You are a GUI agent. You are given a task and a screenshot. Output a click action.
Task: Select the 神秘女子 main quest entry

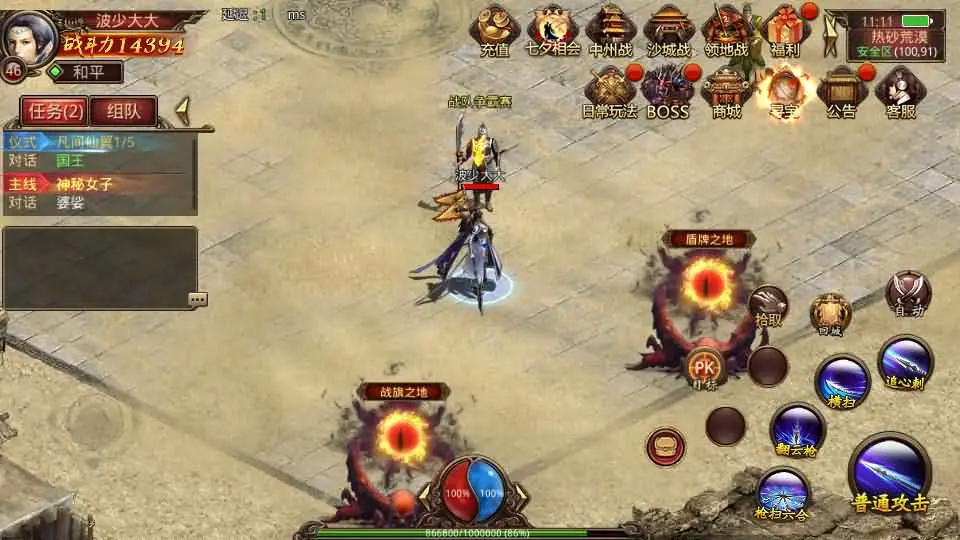84,184
